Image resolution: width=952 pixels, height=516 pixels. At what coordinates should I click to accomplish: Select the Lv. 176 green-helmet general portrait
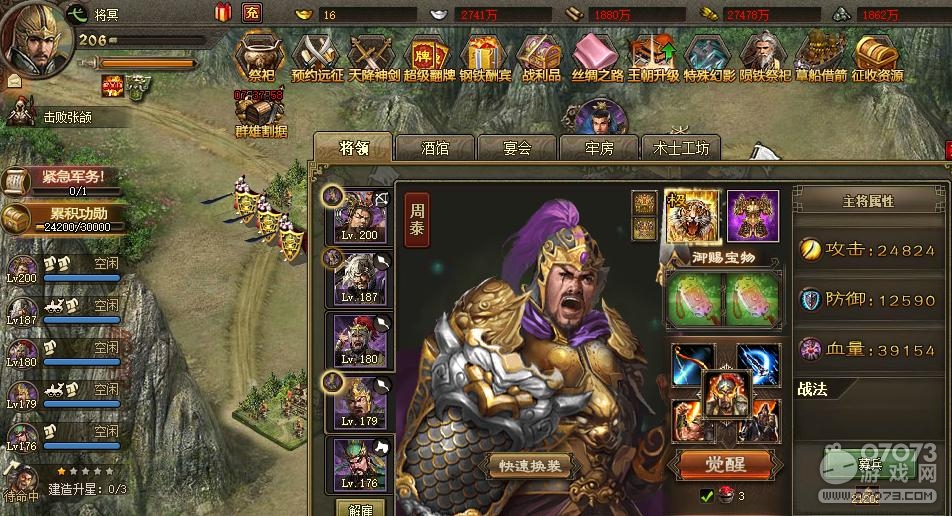coord(360,464)
